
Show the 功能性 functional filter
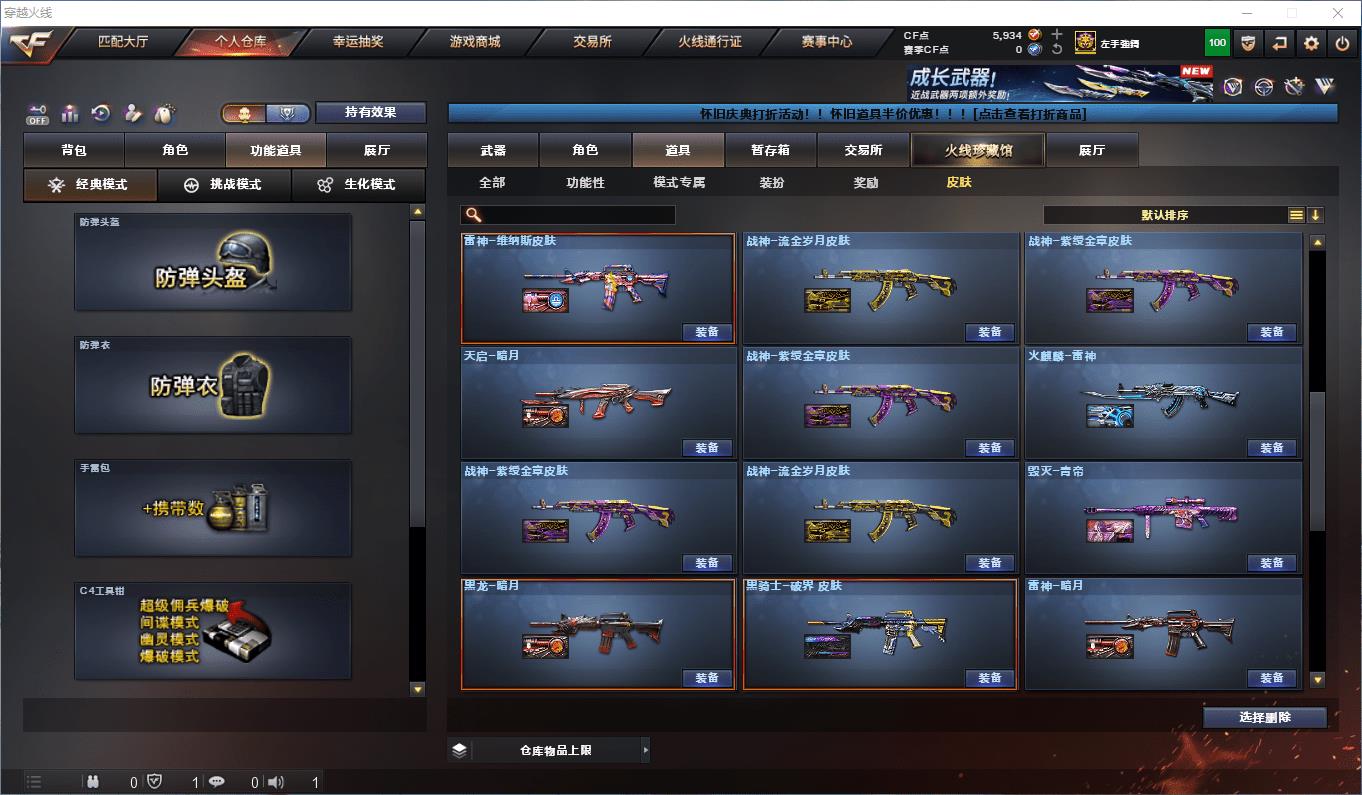585,183
